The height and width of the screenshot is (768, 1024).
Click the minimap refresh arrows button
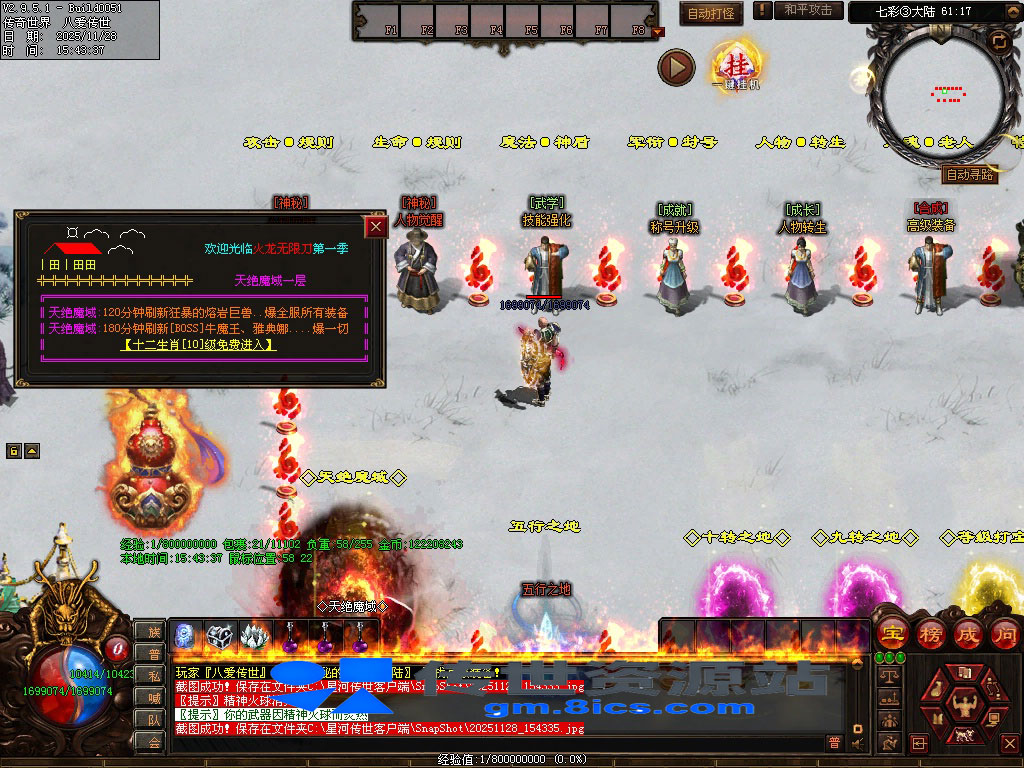click(x=998, y=41)
